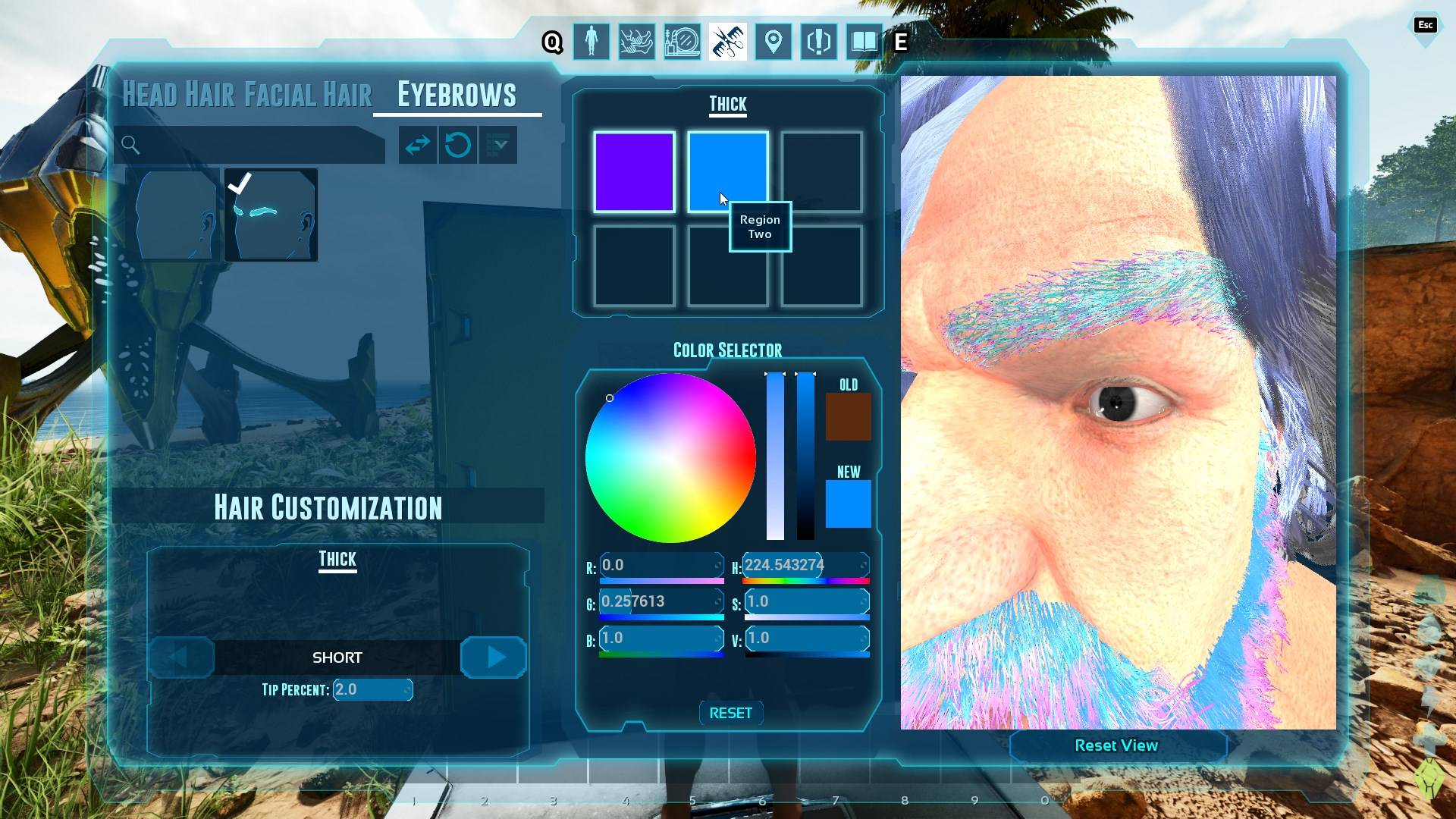Click the next arrow beside SHORT style
Image resolution: width=1456 pixels, height=819 pixels.
coord(493,657)
